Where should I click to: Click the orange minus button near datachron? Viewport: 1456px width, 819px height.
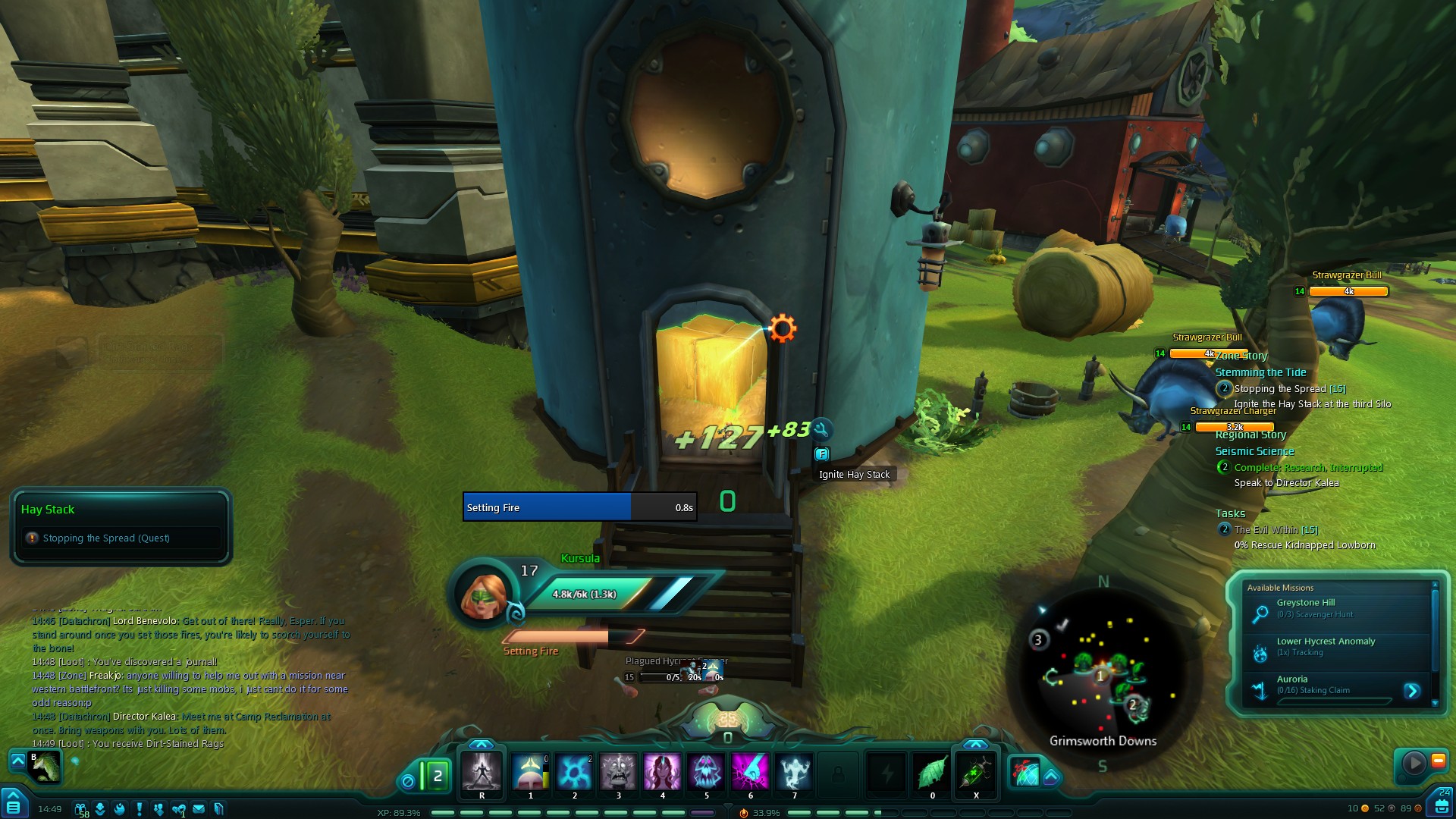[1438, 761]
